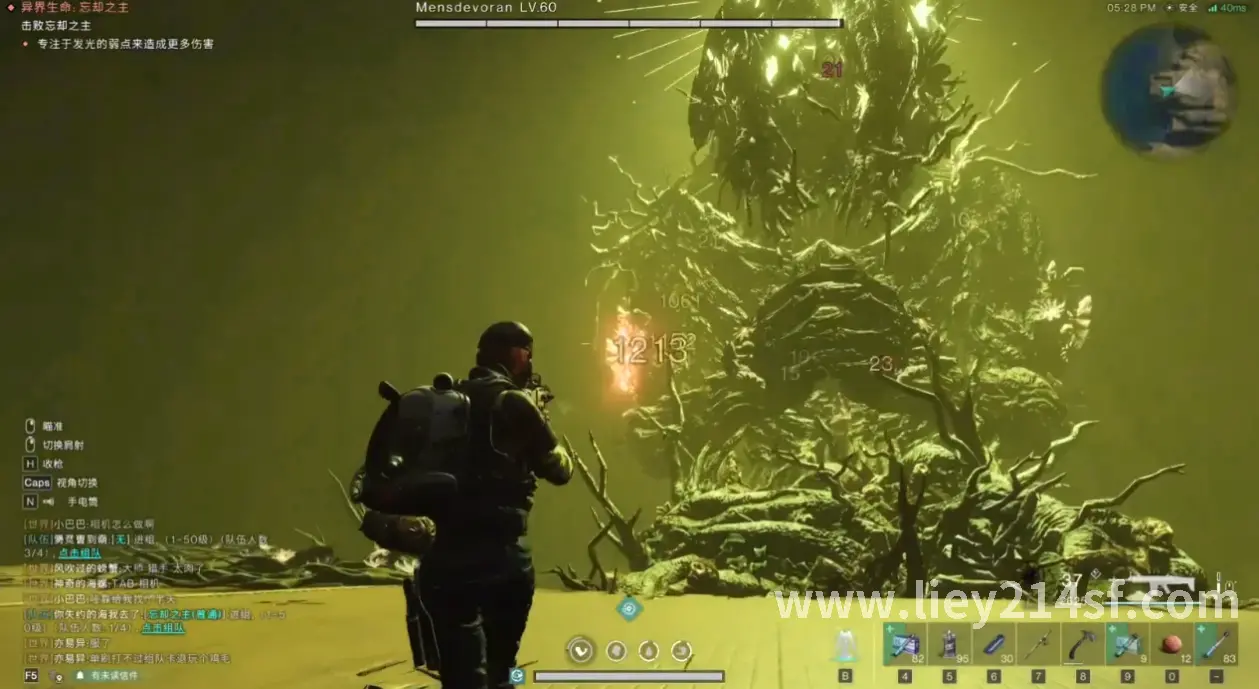1259x689 pixels.
Task: Select the hotbar item with count 9
Action: [x=1126, y=644]
